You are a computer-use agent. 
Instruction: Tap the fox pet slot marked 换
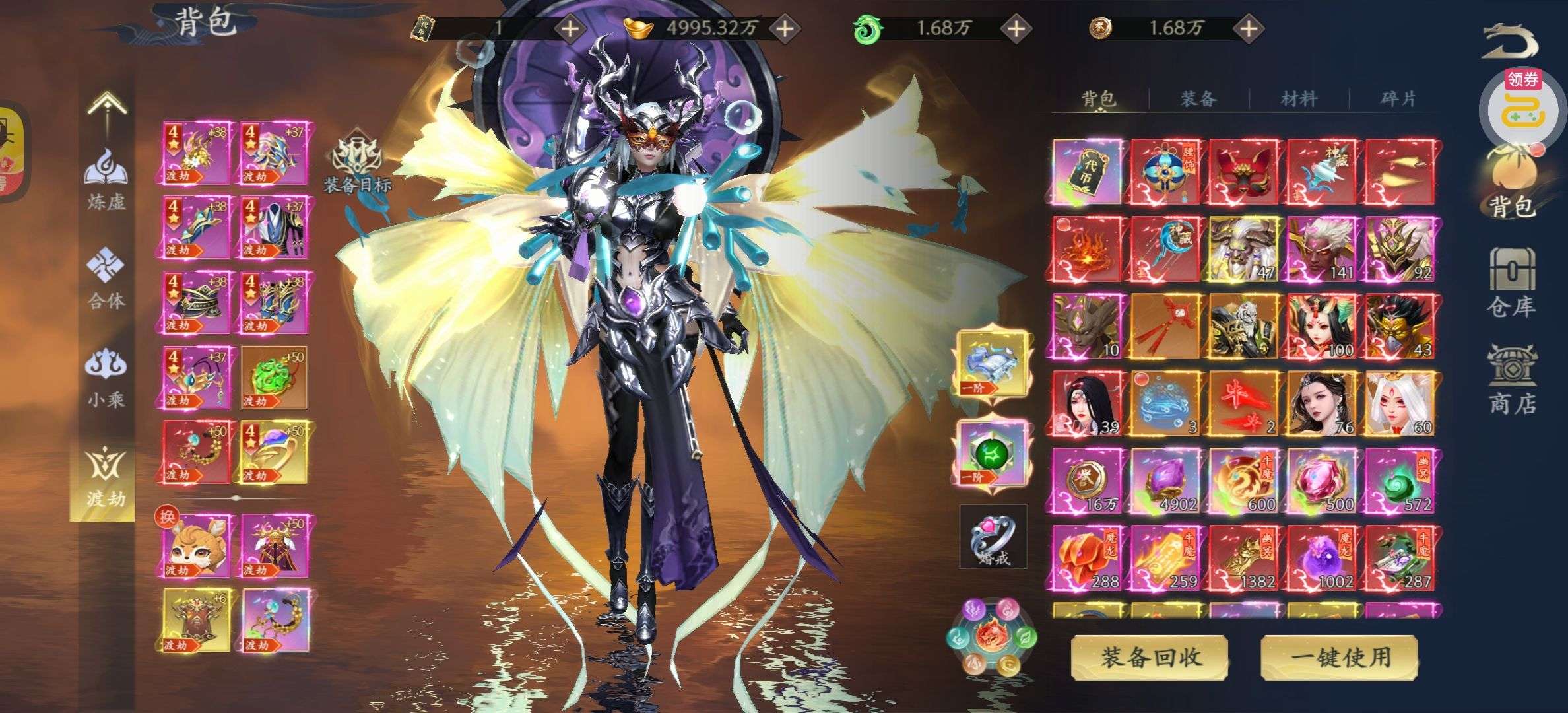(196, 546)
